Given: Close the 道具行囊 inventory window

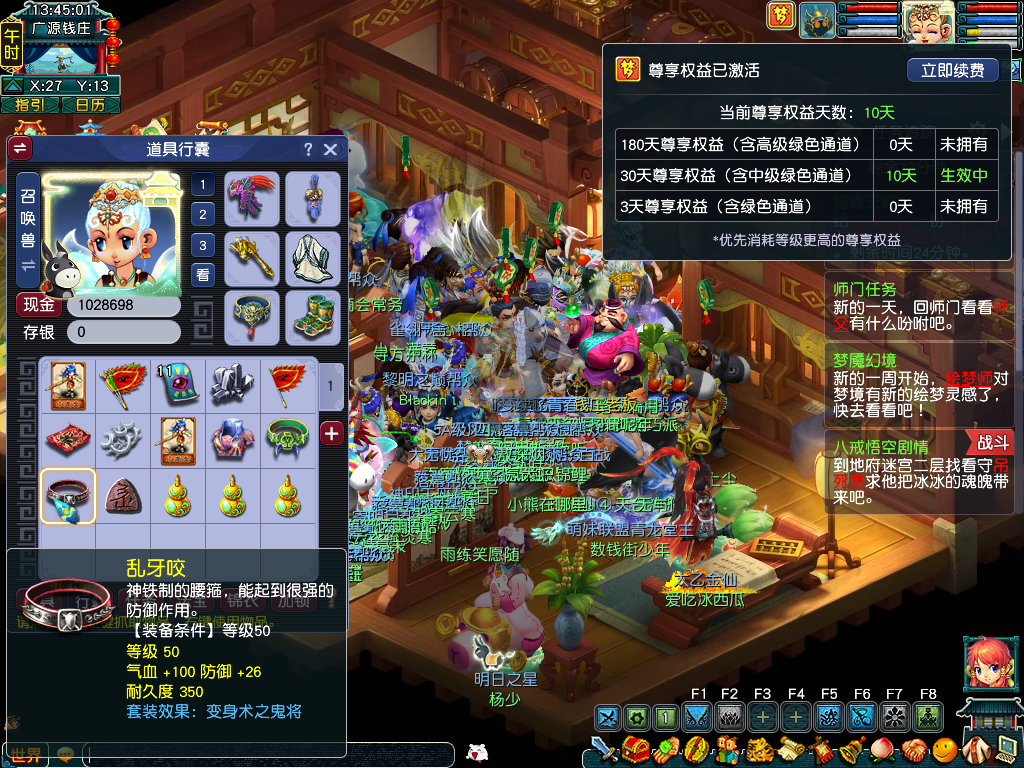Looking at the screenshot, I should (330, 150).
